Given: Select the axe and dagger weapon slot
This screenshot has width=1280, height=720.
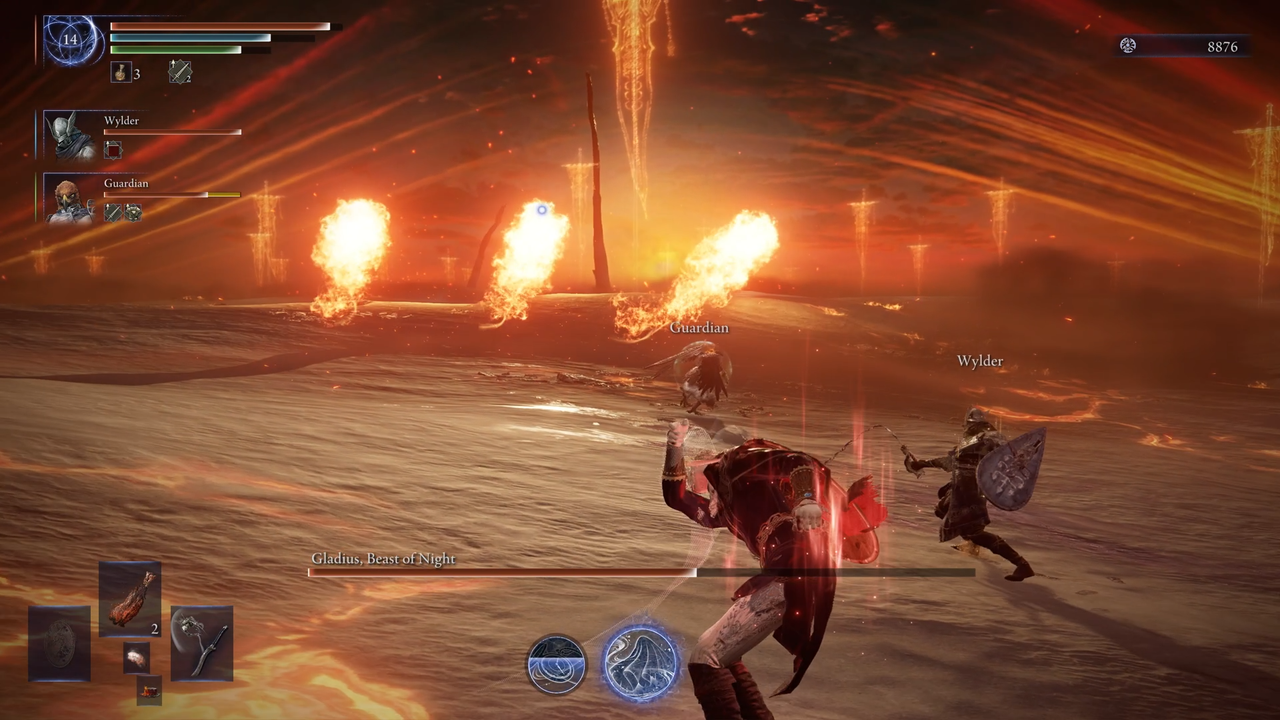Looking at the screenshot, I should pyautogui.click(x=202, y=643).
